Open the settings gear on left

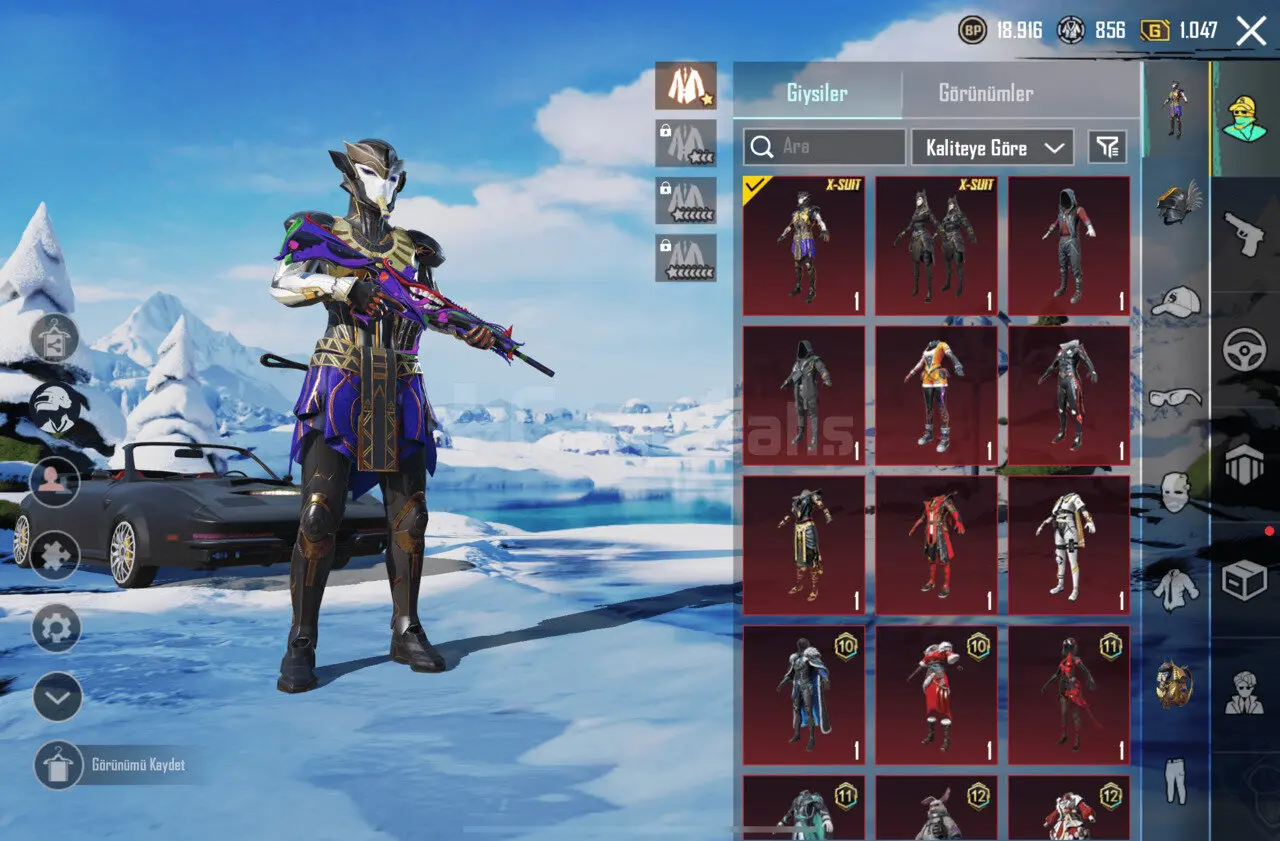click(x=57, y=628)
